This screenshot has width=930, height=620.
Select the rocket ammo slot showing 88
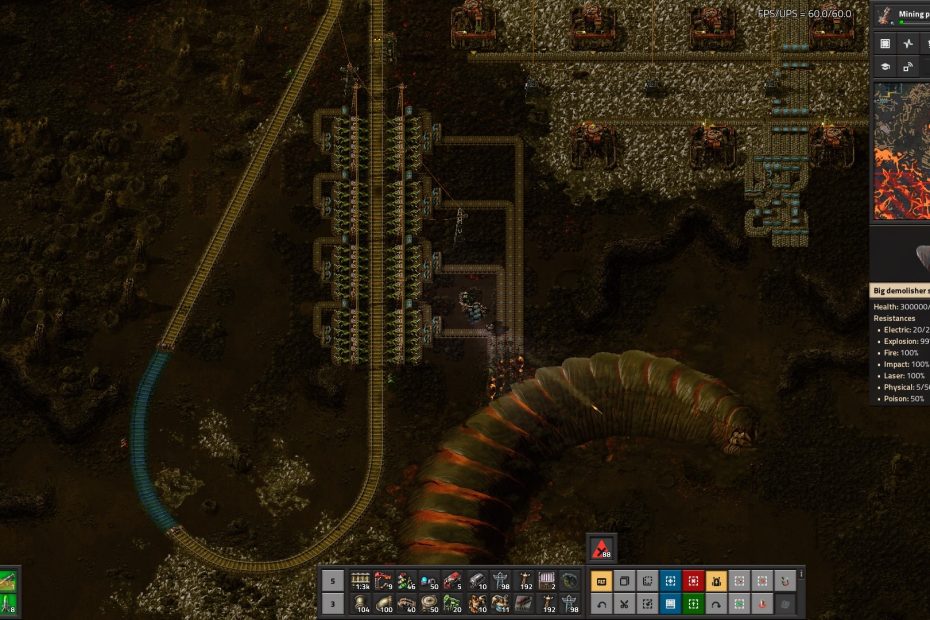(x=601, y=548)
